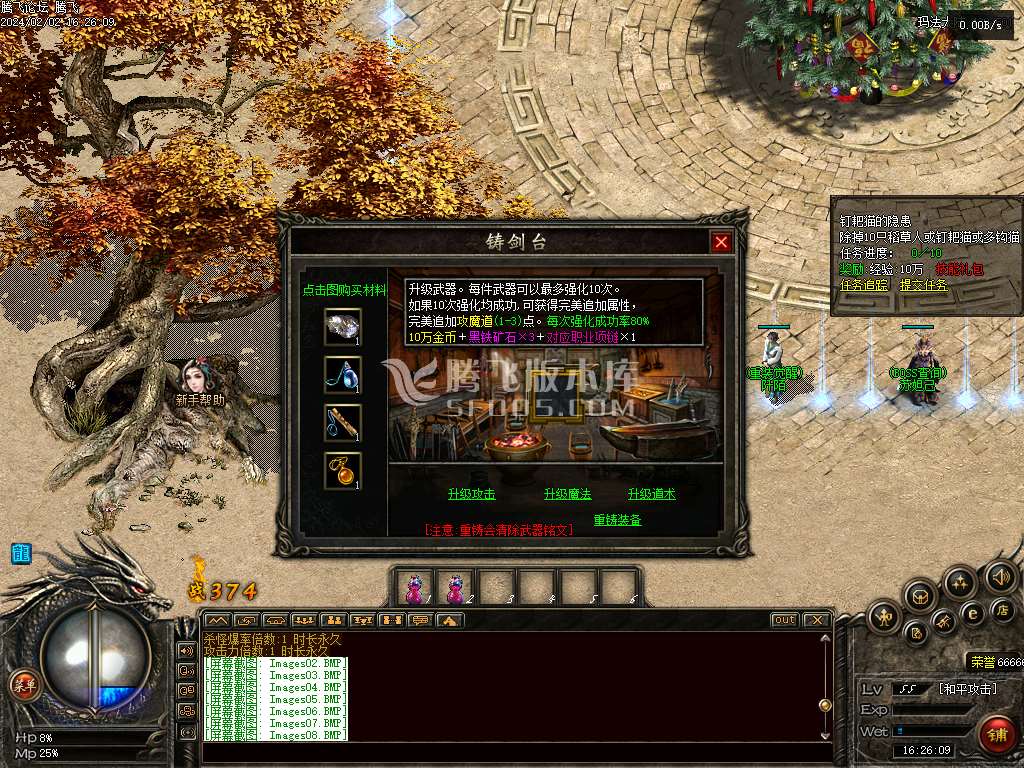This screenshot has height=768, width=1024.
Task: Buy the golden amulet necklace material
Action: pos(343,470)
